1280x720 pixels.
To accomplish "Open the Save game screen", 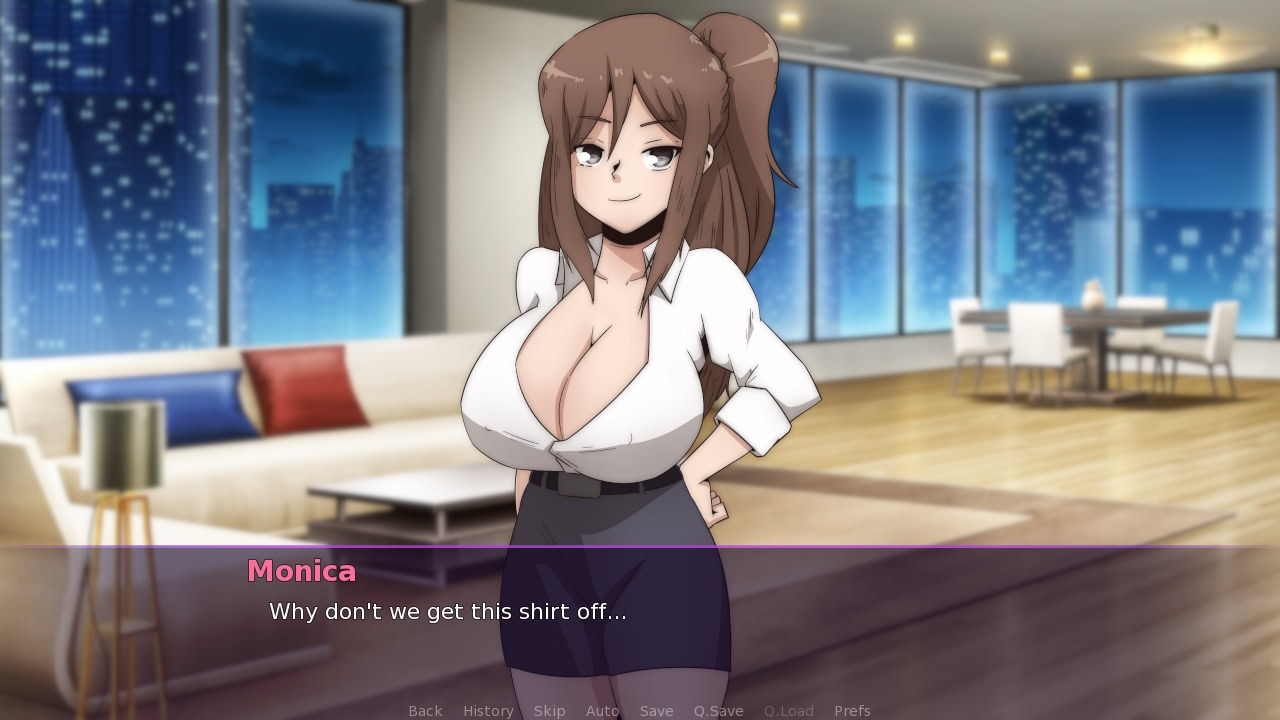I will coord(656,710).
